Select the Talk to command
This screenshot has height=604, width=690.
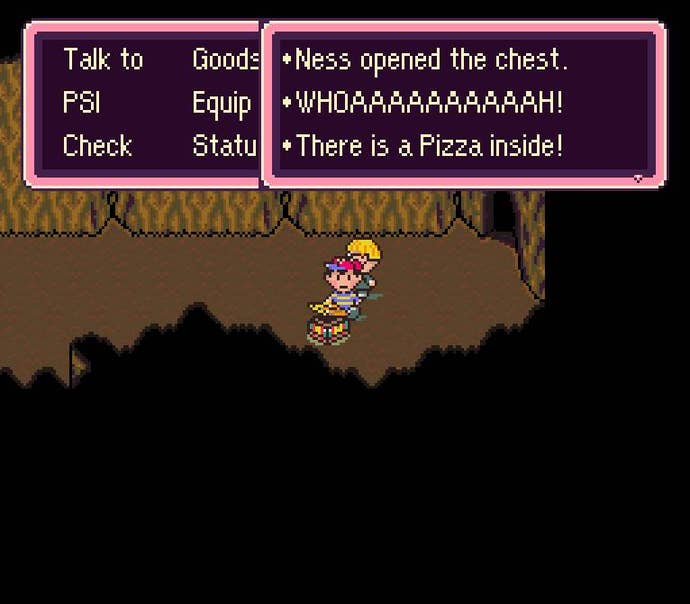click(x=102, y=60)
